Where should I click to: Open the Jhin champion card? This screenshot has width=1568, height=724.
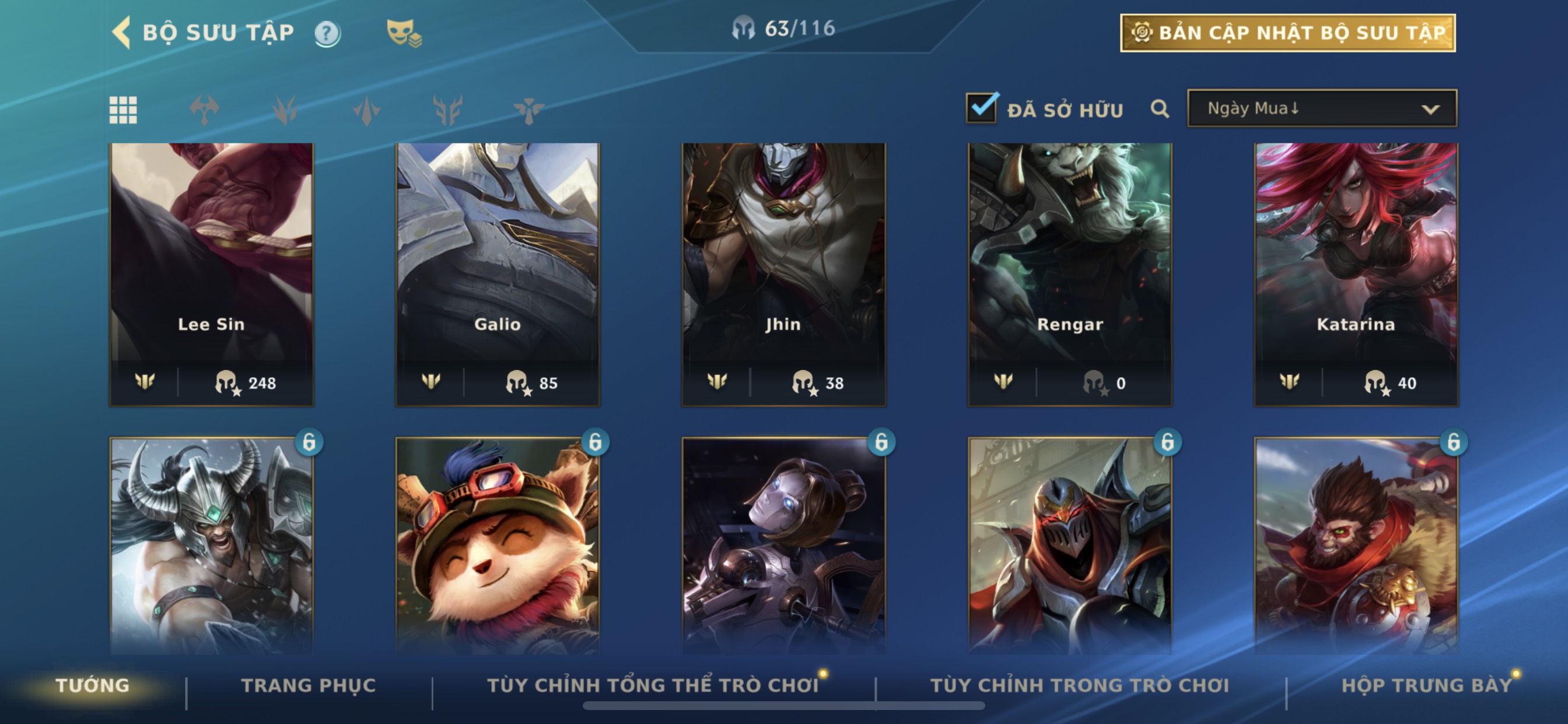coord(784,274)
